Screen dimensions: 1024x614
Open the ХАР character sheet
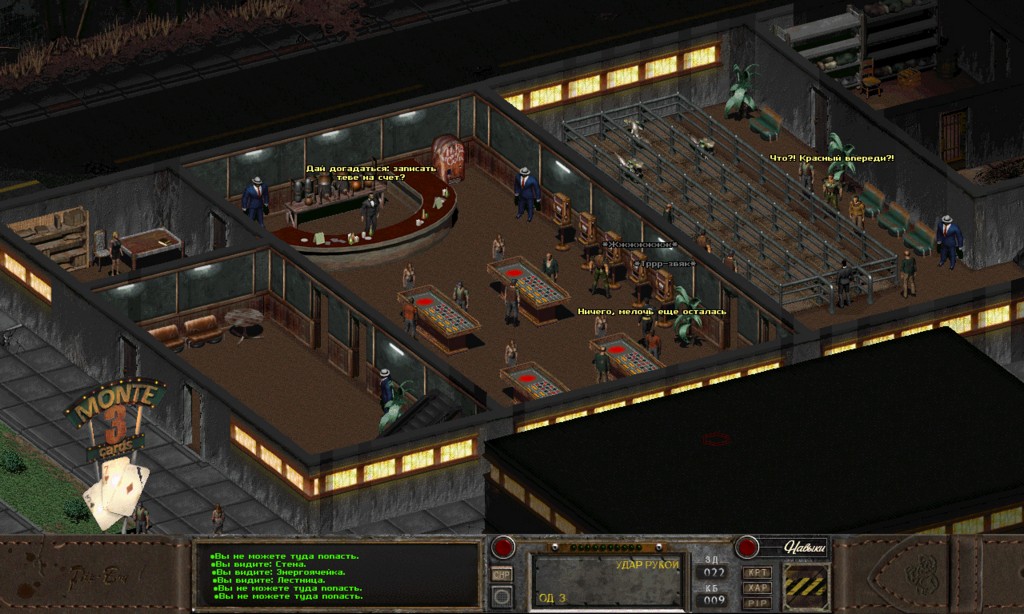756,588
